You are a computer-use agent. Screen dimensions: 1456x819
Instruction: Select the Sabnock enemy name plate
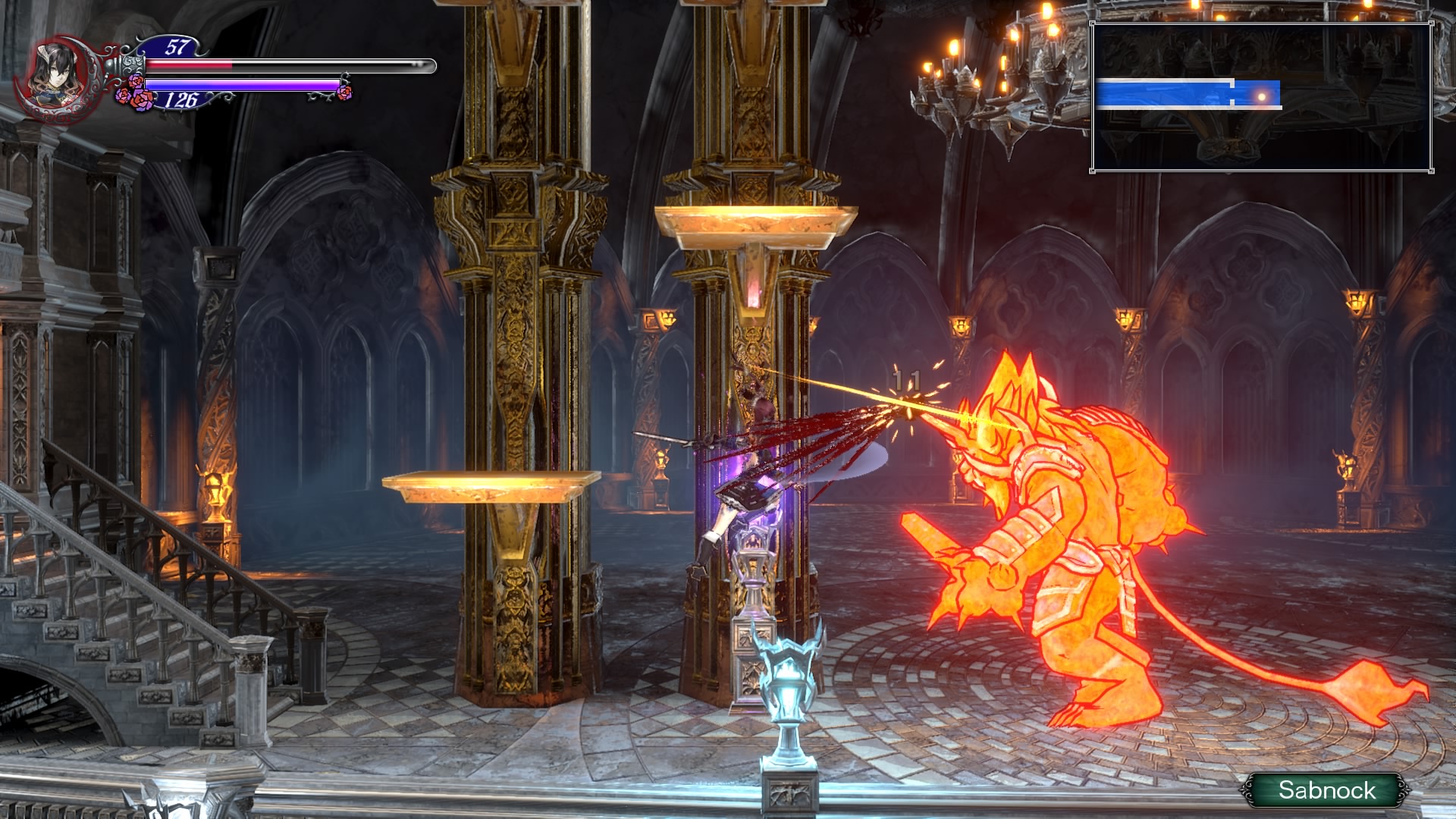point(1326,790)
